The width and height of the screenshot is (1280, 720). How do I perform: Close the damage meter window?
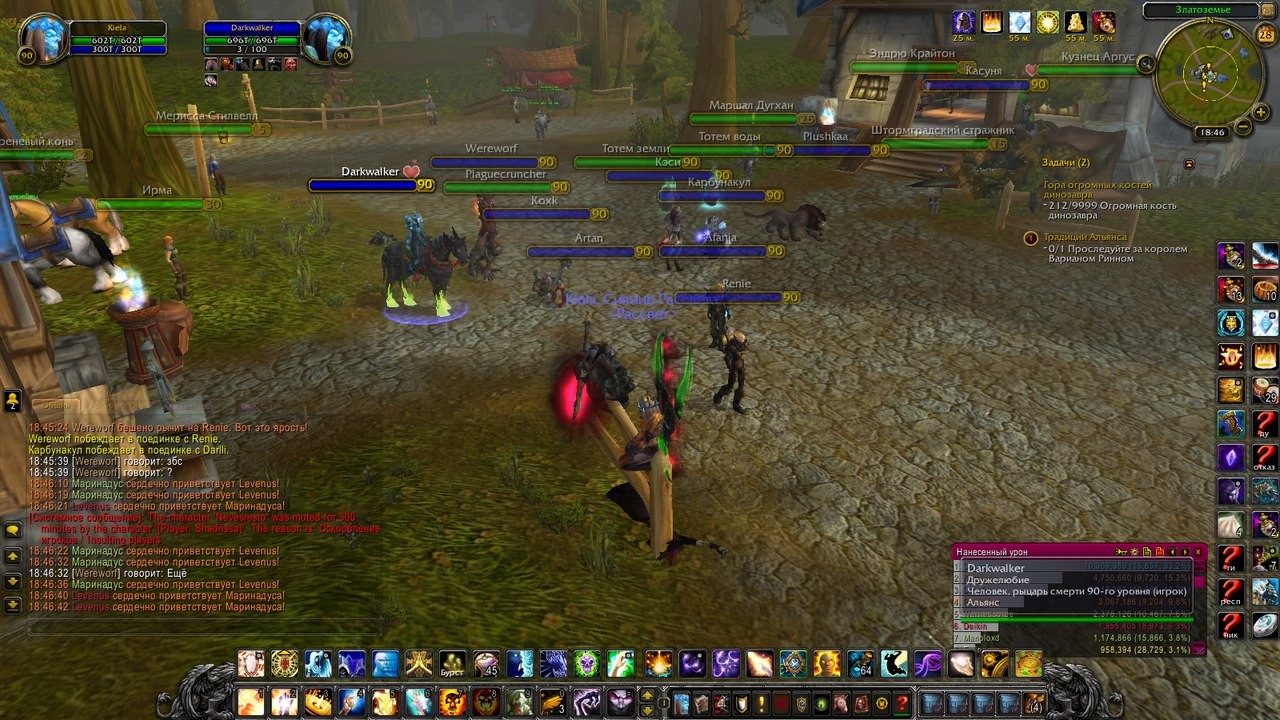(x=1198, y=552)
